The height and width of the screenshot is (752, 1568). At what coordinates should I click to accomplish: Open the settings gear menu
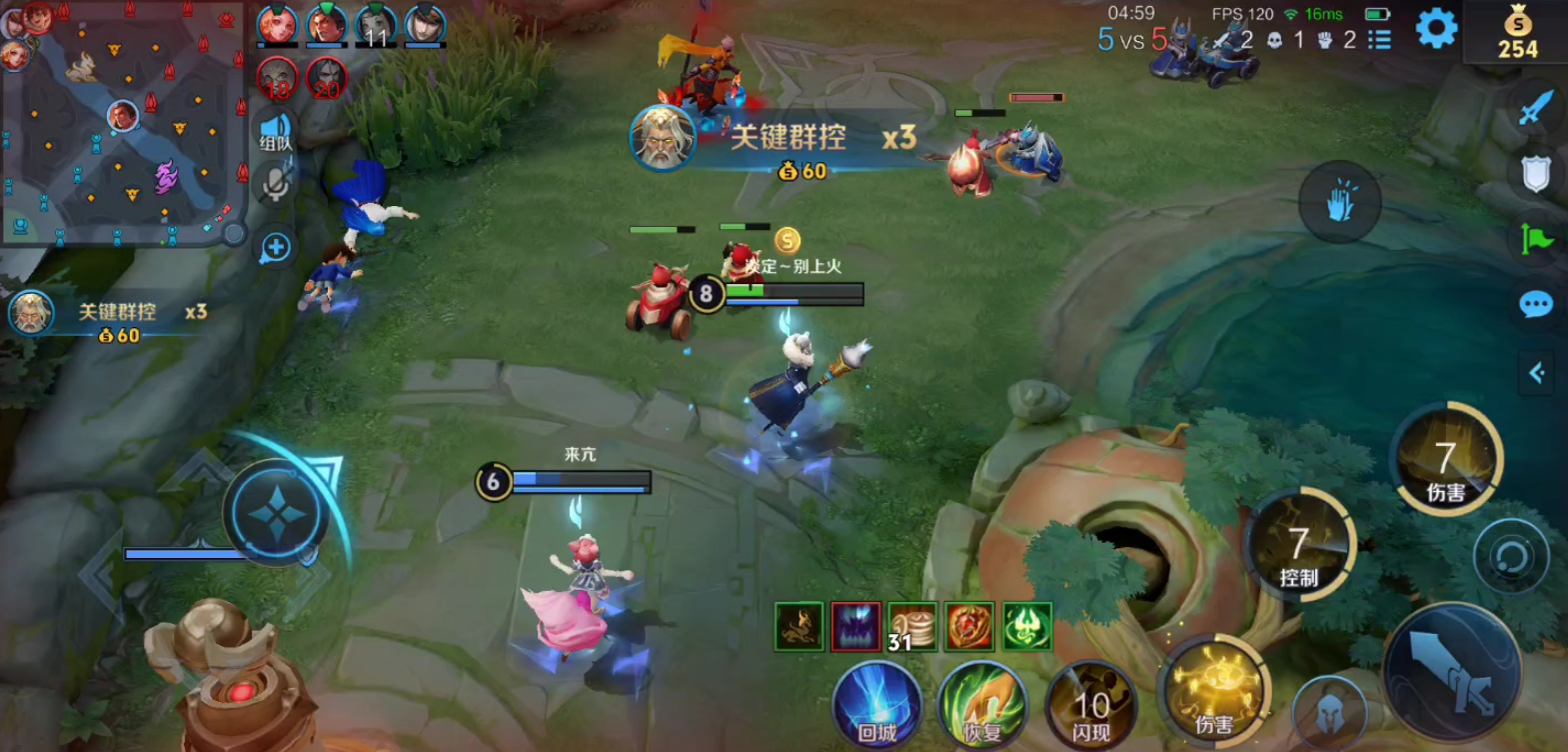pyautogui.click(x=1436, y=29)
